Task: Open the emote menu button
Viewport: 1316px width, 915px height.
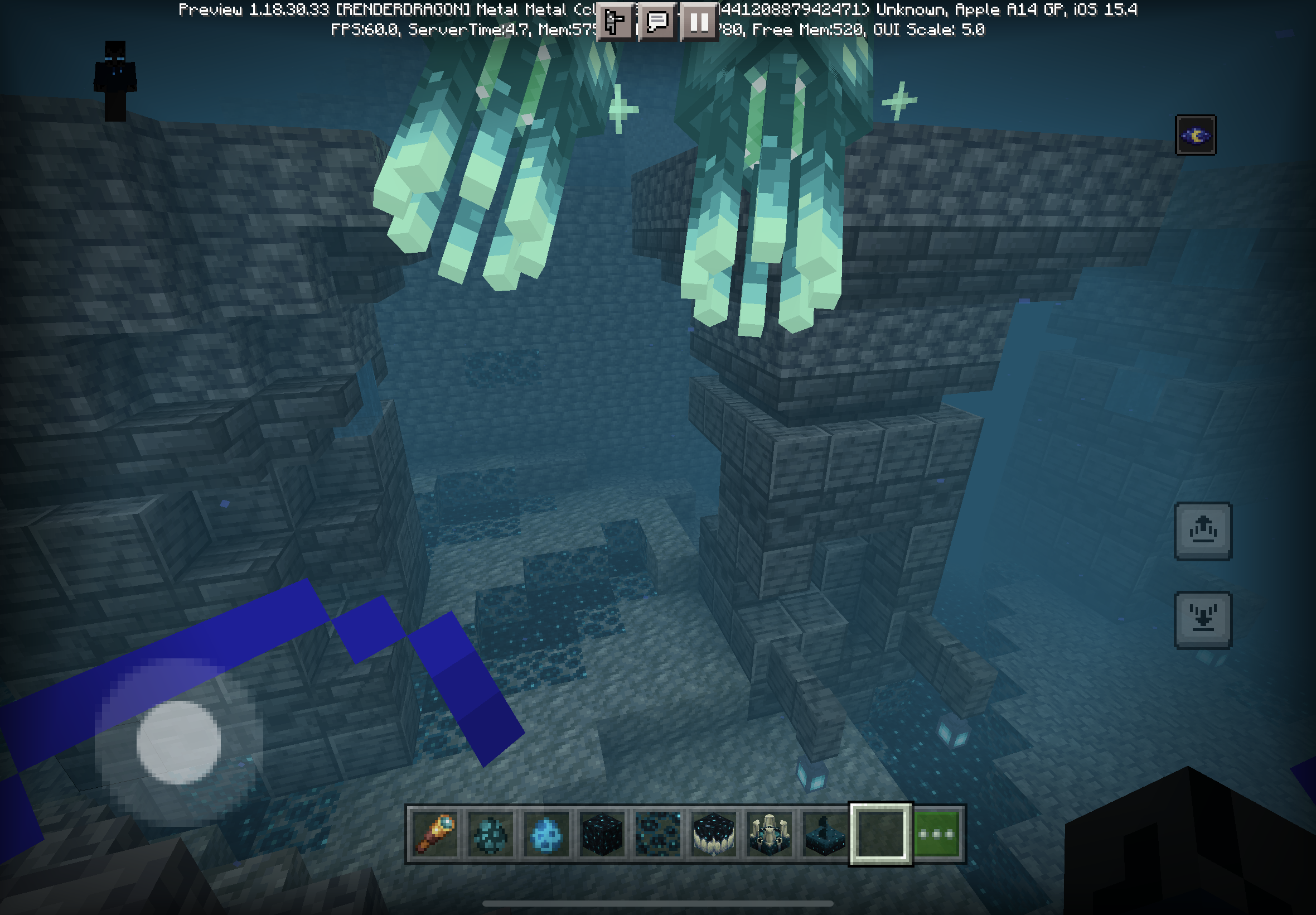Action: click(x=615, y=22)
